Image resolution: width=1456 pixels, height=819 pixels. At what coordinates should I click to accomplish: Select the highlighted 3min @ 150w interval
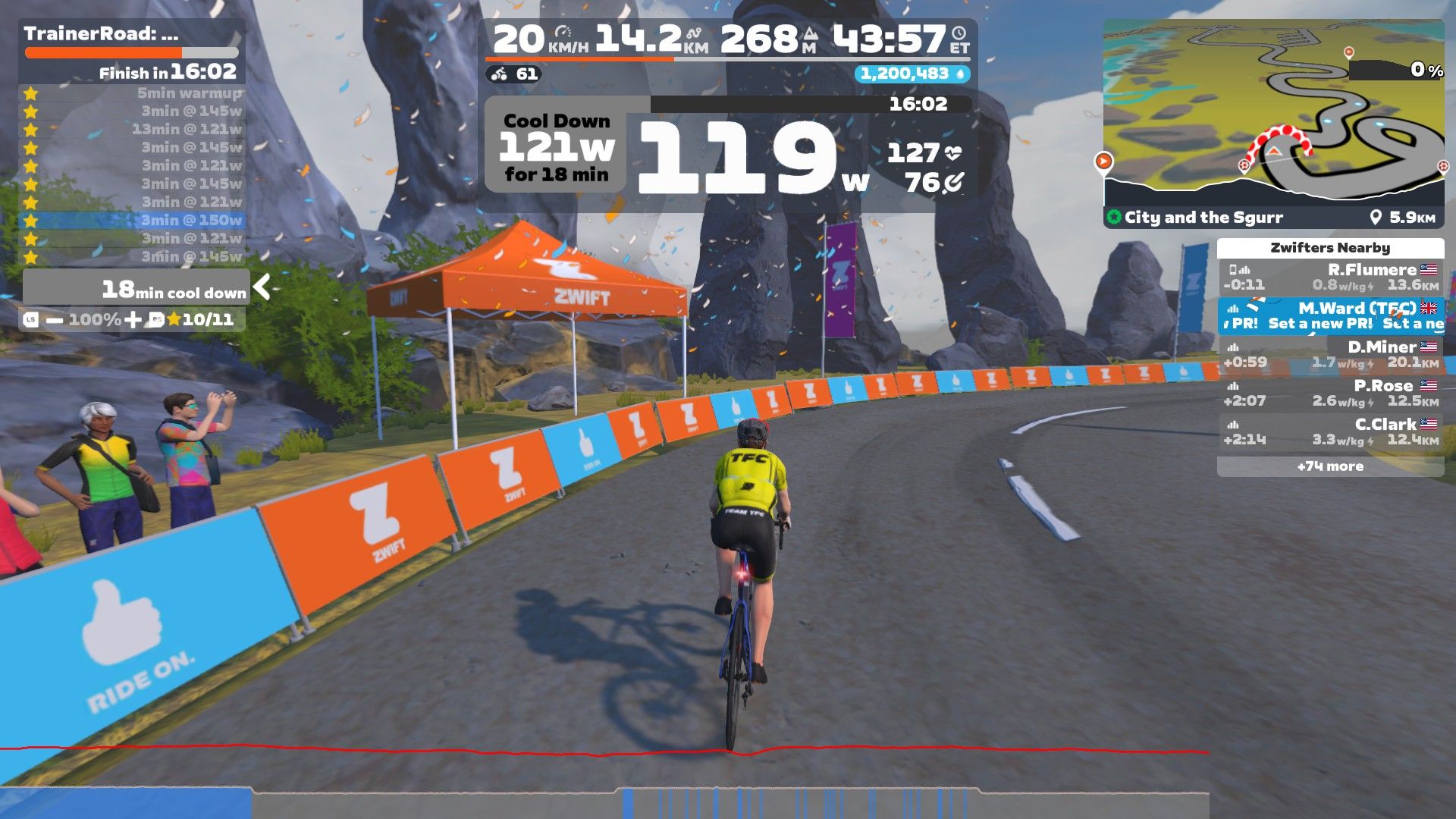(x=133, y=221)
